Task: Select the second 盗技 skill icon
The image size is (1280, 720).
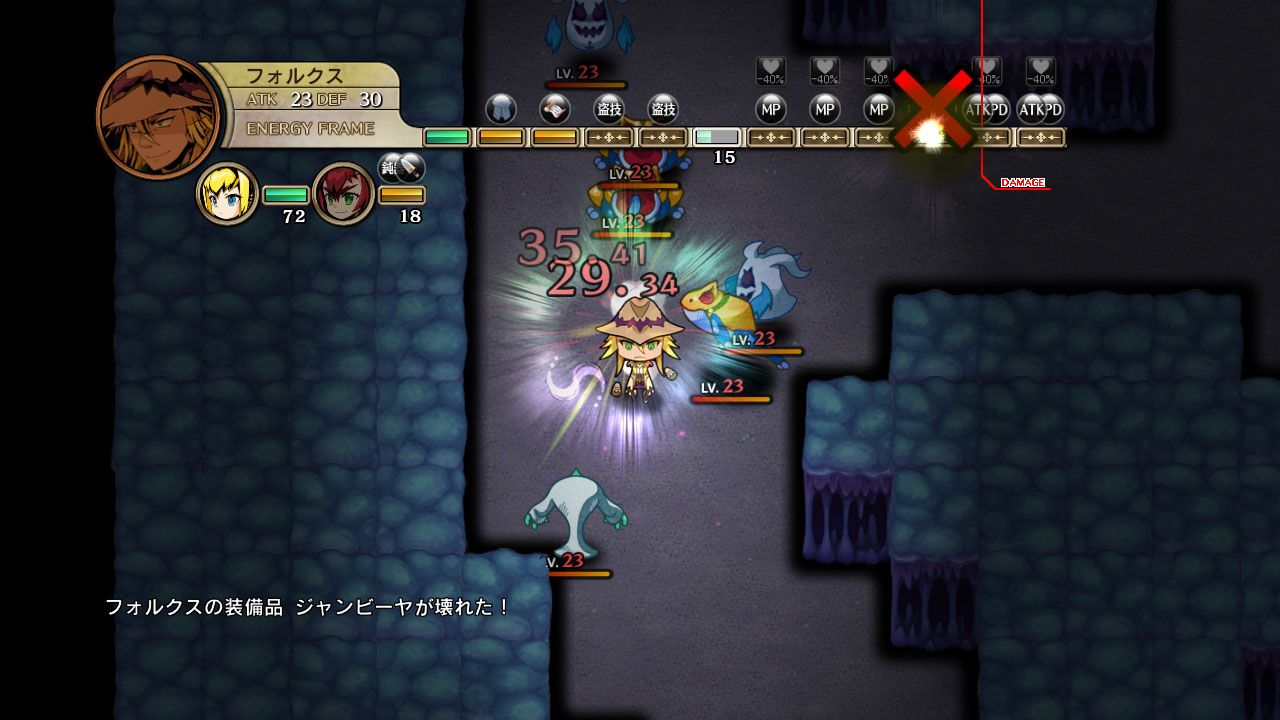Action: point(663,110)
